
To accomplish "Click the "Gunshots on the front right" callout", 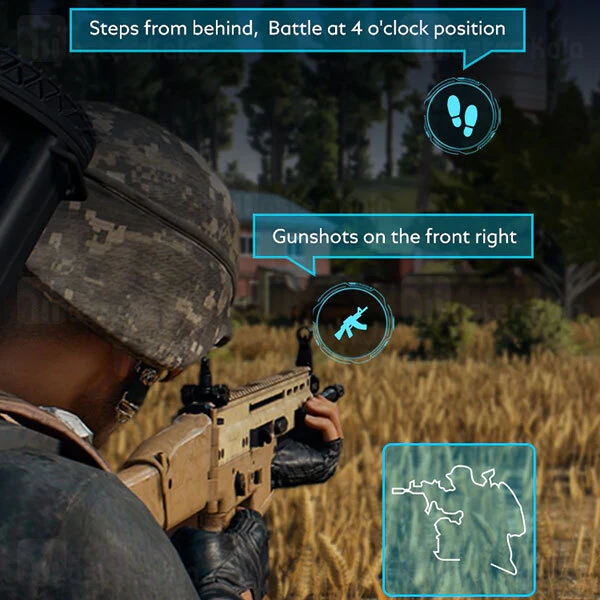I will [394, 237].
